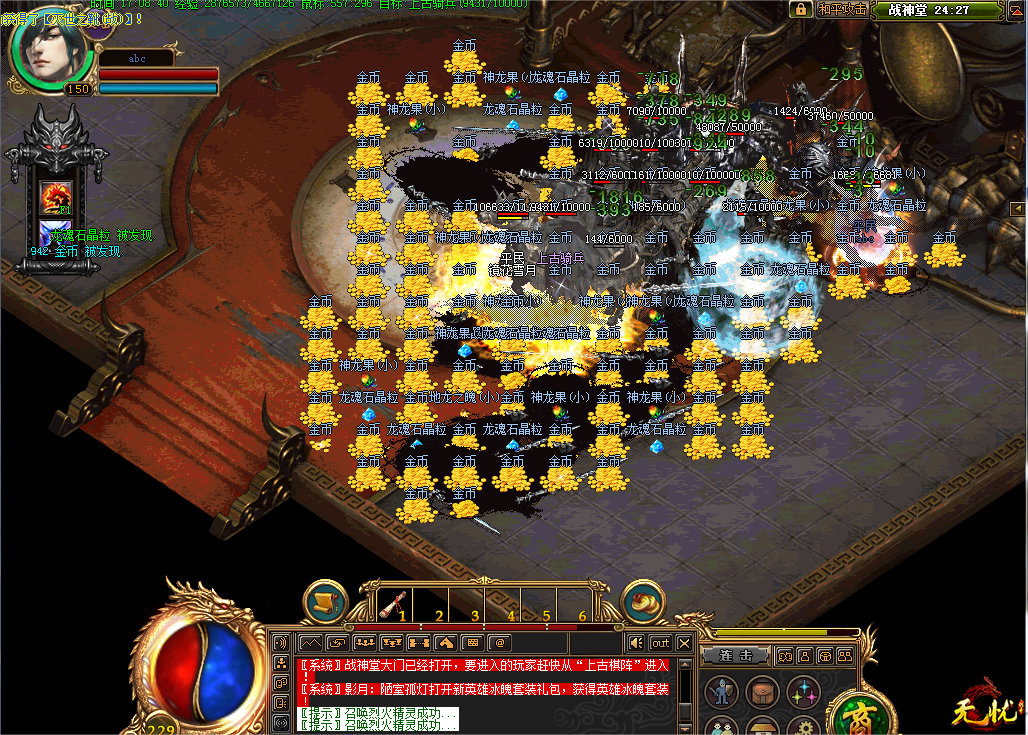The height and width of the screenshot is (735, 1028).
Task: Open the colorful sparkles skills icon
Action: click(x=803, y=692)
